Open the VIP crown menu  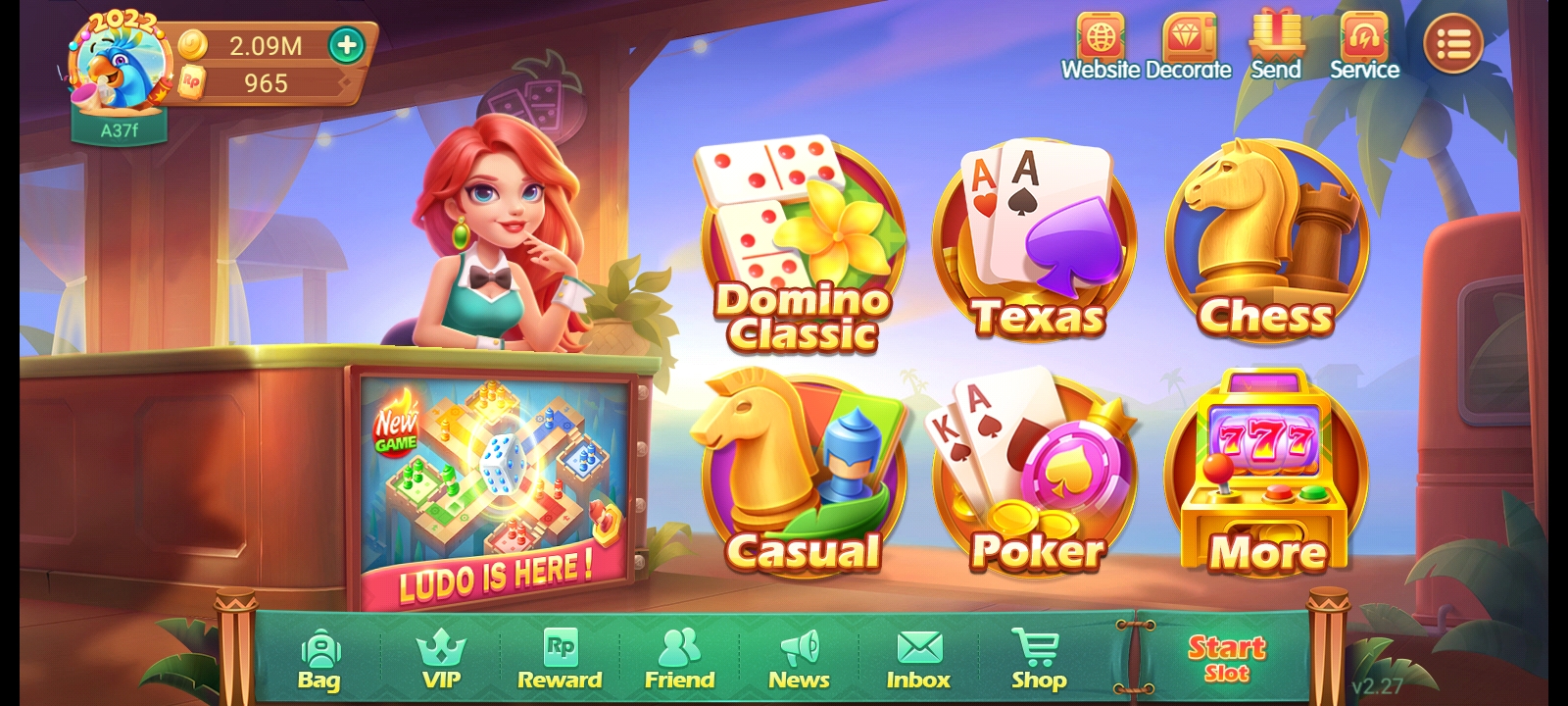pyautogui.click(x=442, y=652)
